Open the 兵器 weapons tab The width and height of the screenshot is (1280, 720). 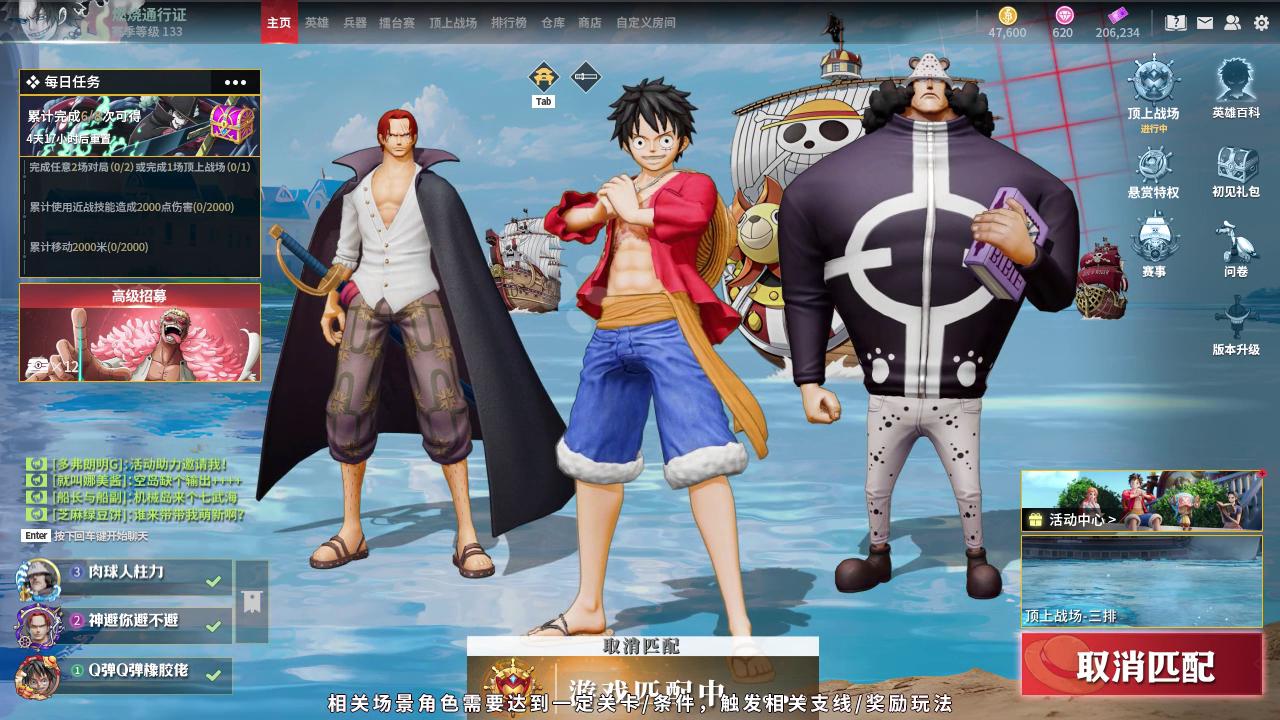click(x=355, y=22)
